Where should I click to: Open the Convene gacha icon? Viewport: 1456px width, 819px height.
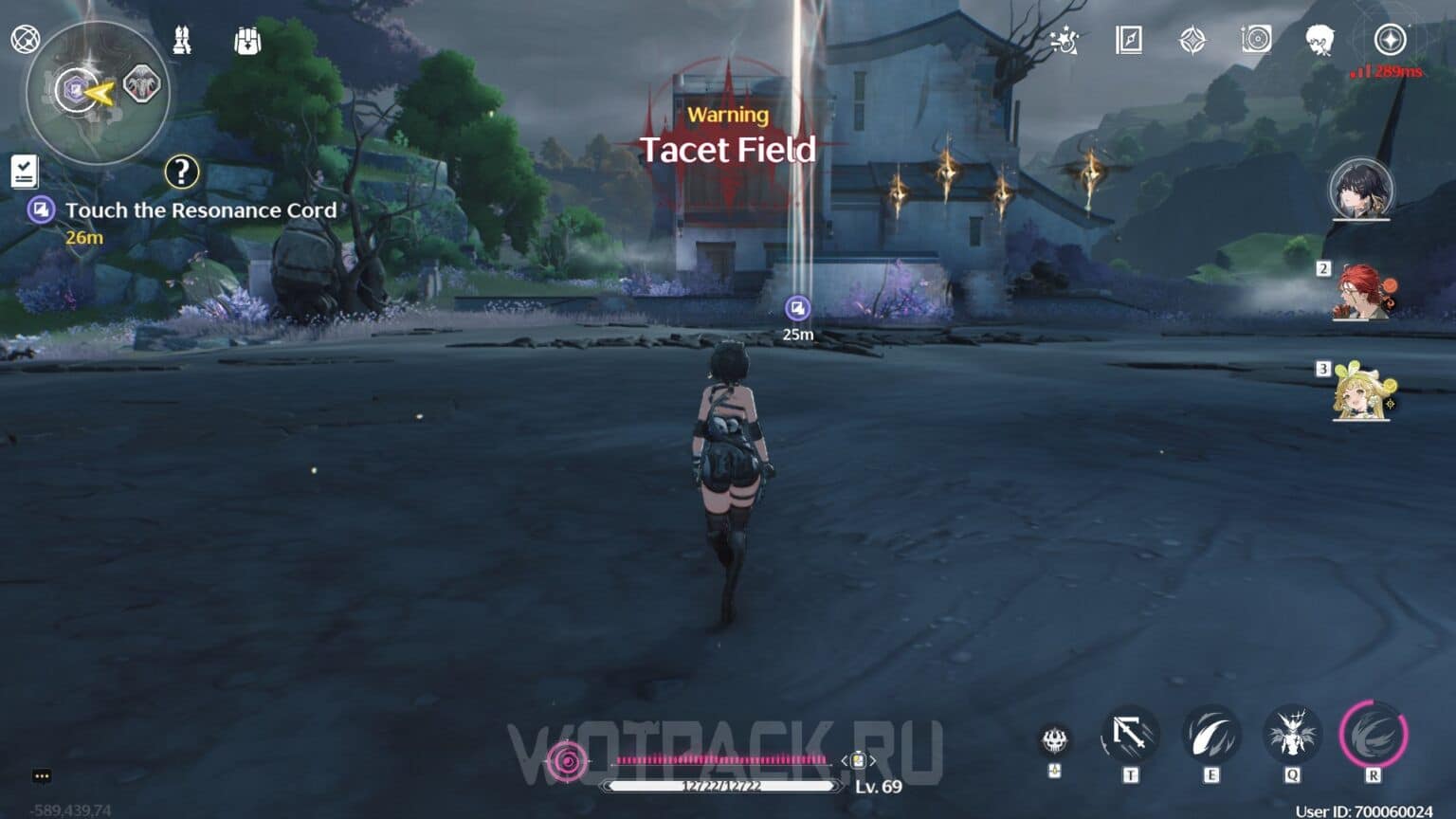point(1192,41)
